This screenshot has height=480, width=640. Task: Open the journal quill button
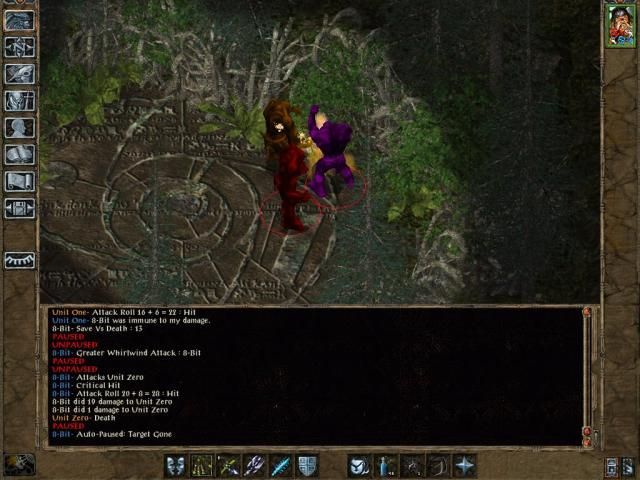click(20, 73)
